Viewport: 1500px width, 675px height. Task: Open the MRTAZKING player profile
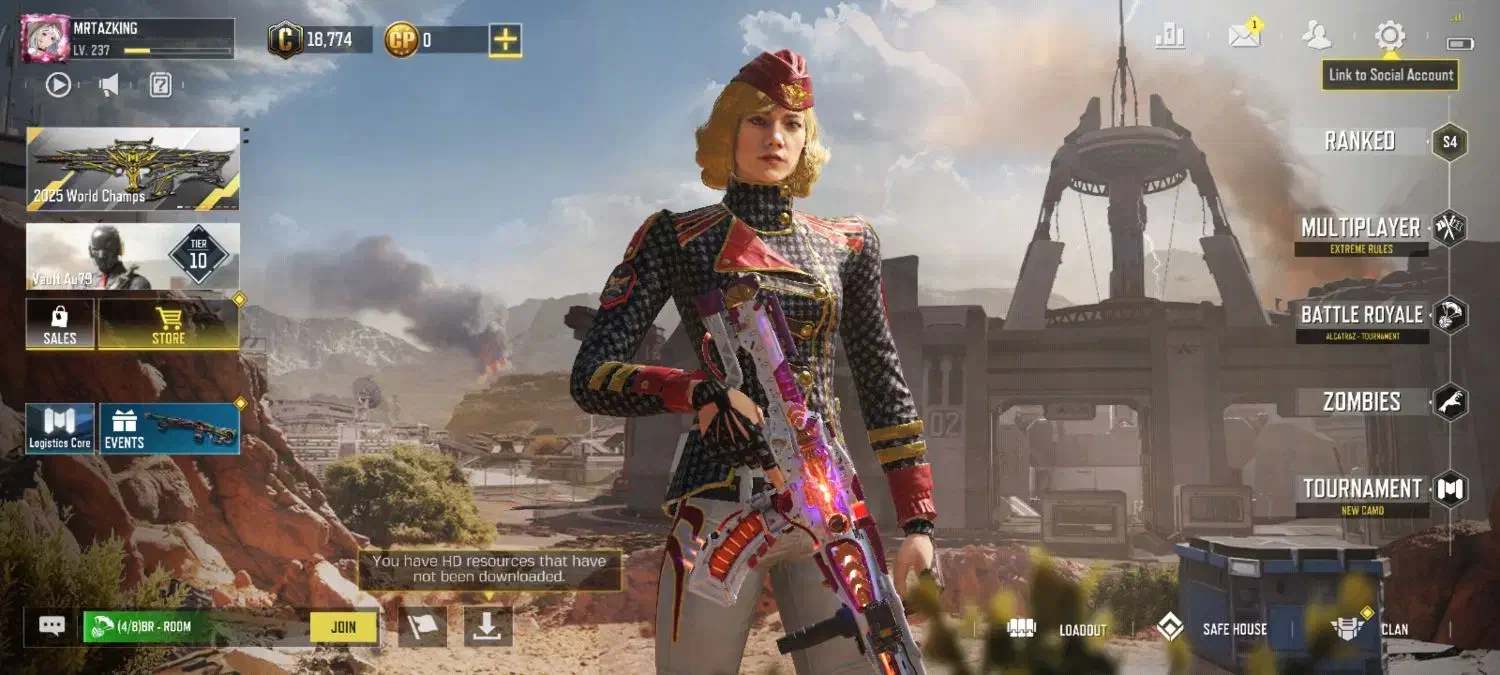[x=46, y=38]
